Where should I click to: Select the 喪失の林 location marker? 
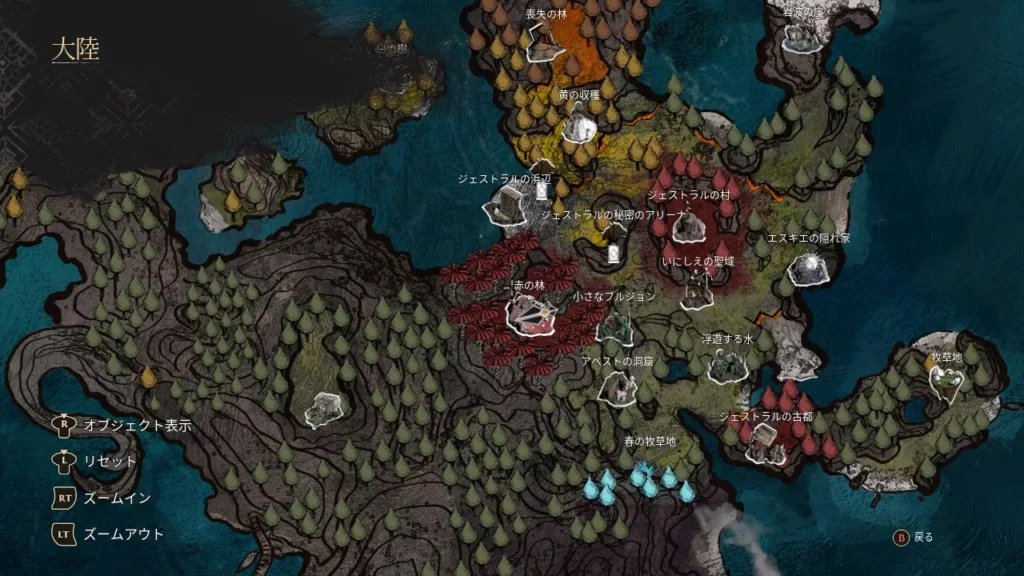click(544, 41)
